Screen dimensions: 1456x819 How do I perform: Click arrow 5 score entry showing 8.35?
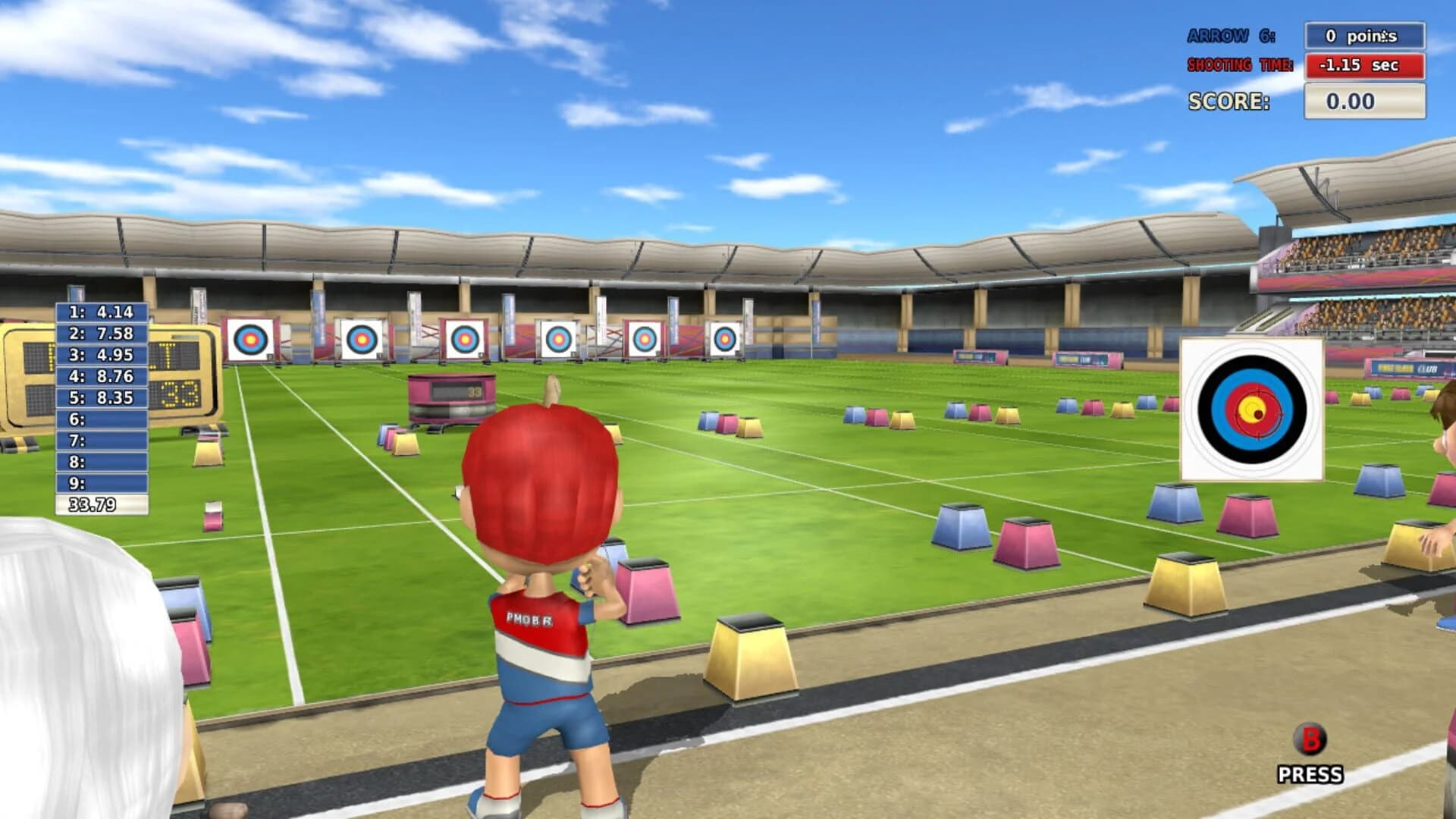coord(101,396)
